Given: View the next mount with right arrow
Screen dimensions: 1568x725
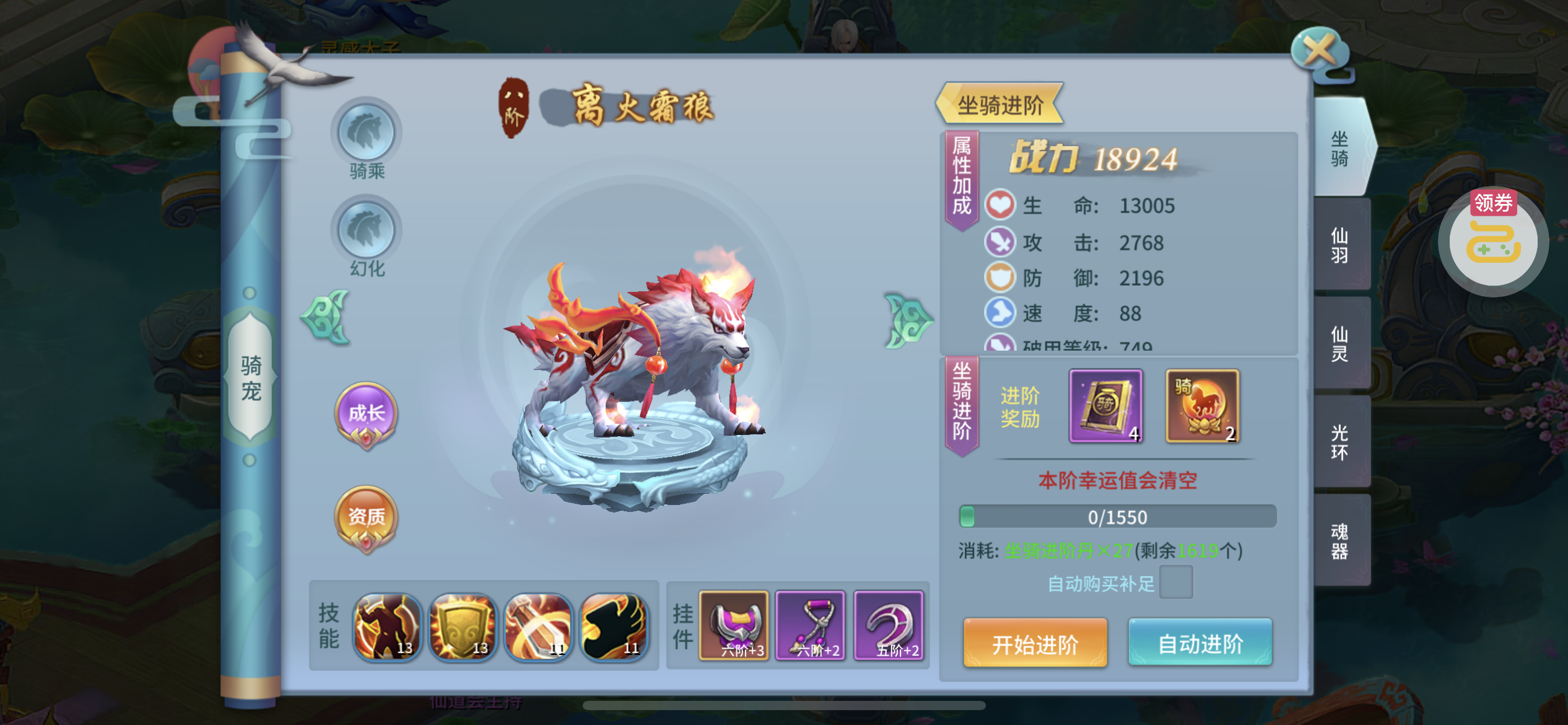Looking at the screenshot, I should pyautogui.click(x=908, y=320).
